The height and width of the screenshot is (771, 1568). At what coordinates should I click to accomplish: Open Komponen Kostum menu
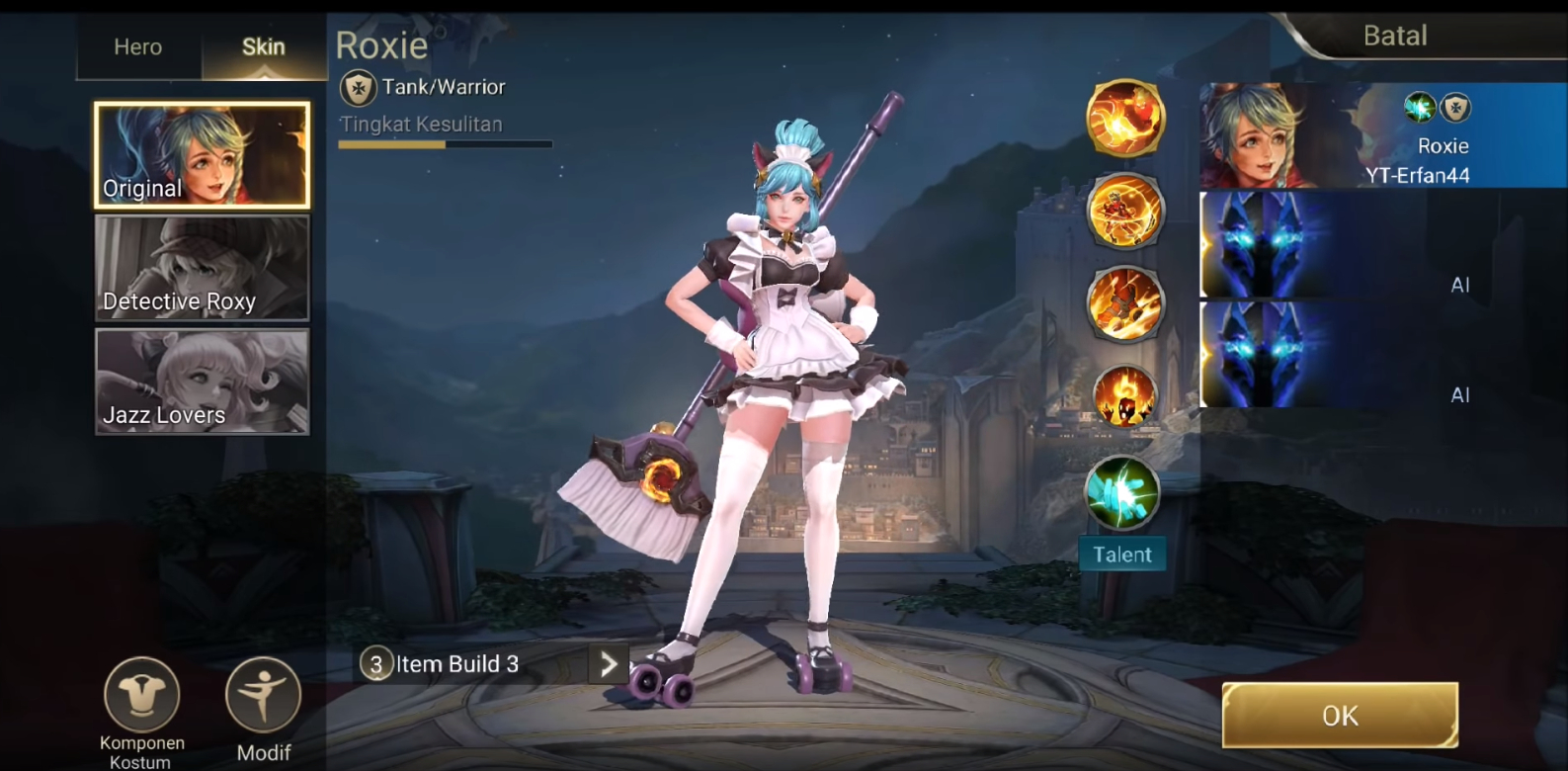[x=142, y=696]
